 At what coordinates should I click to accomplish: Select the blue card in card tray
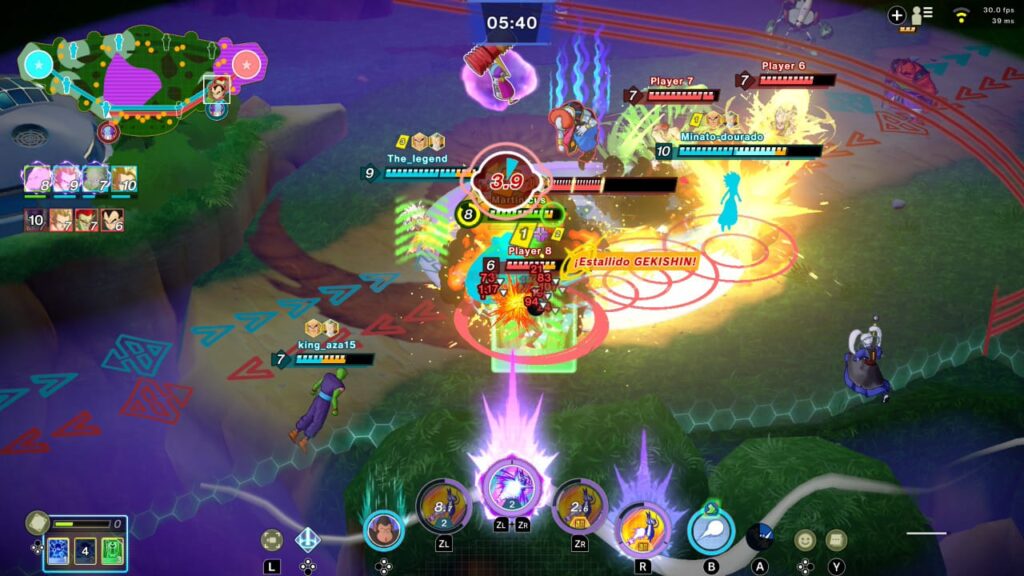pos(58,551)
